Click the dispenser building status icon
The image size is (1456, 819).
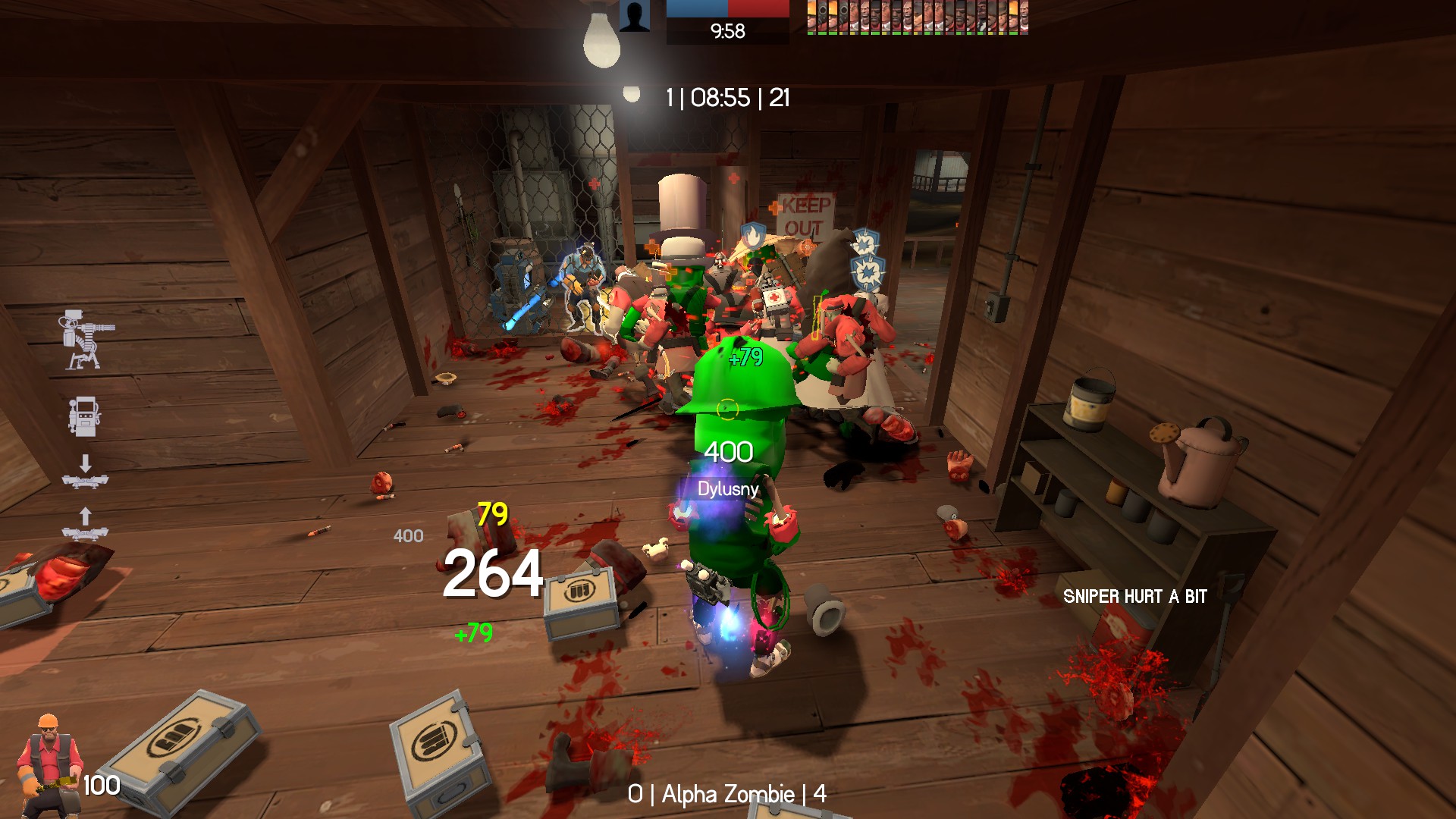83,416
